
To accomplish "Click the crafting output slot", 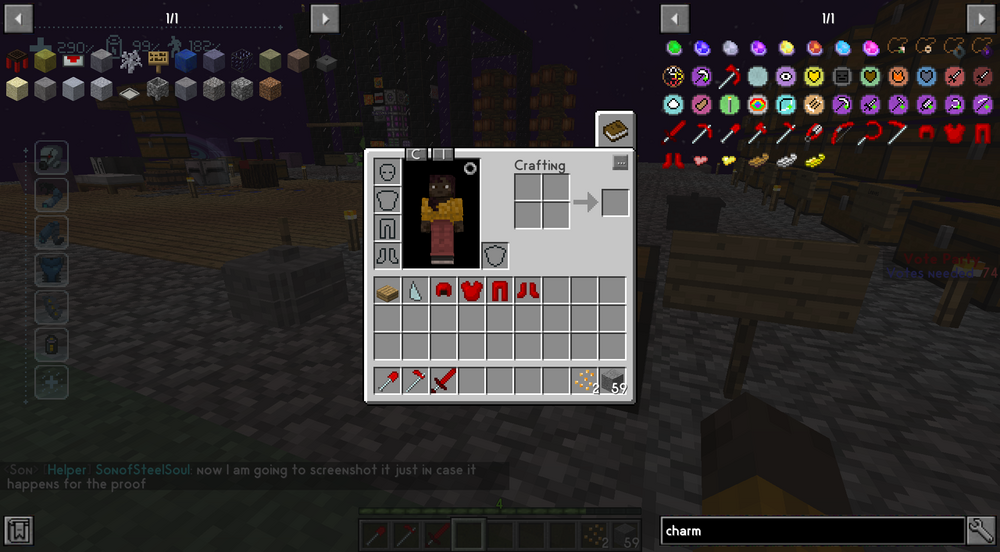I will tap(615, 202).
